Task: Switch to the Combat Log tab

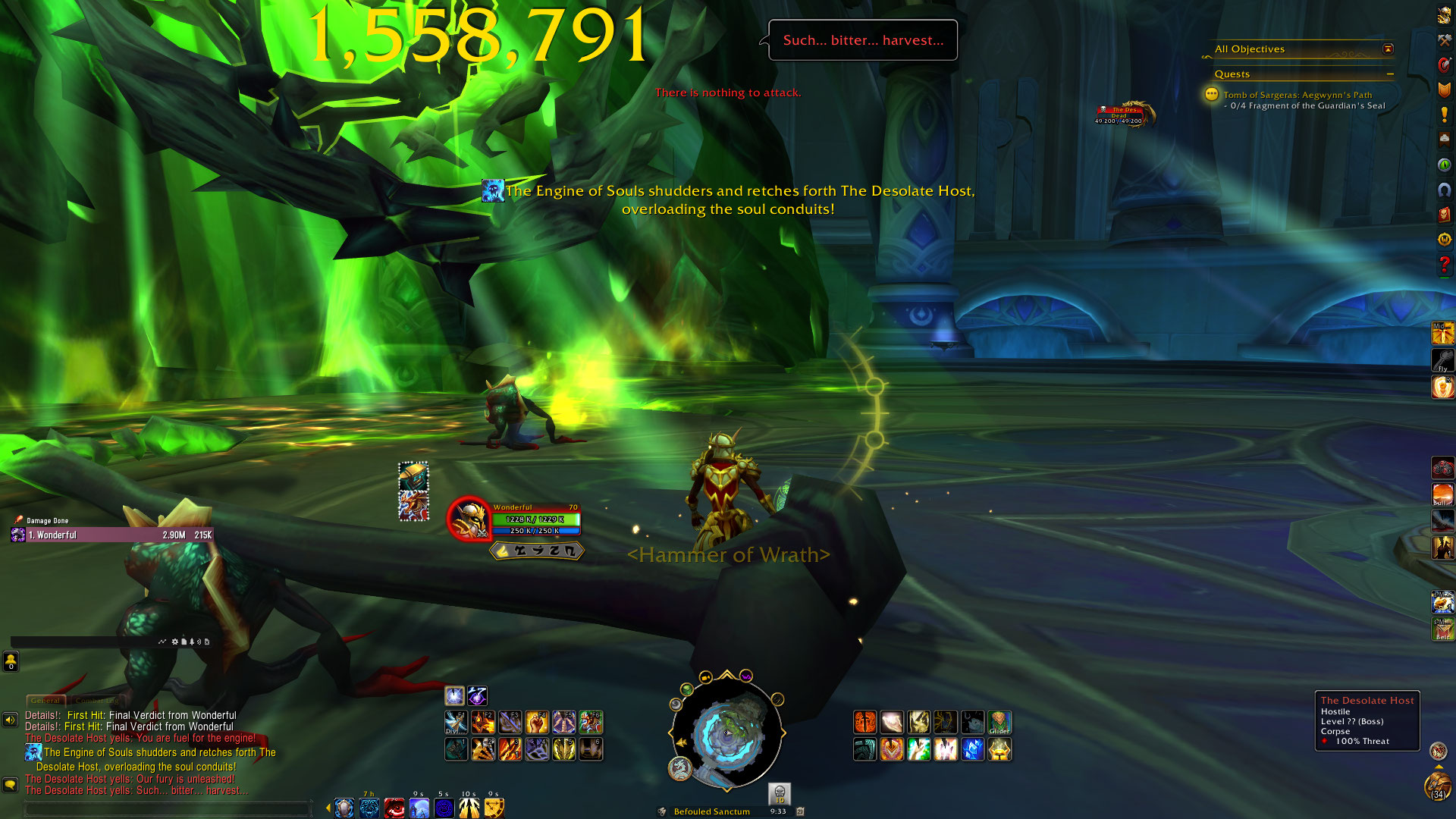Action: pyautogui.click(x=96, y=701)
